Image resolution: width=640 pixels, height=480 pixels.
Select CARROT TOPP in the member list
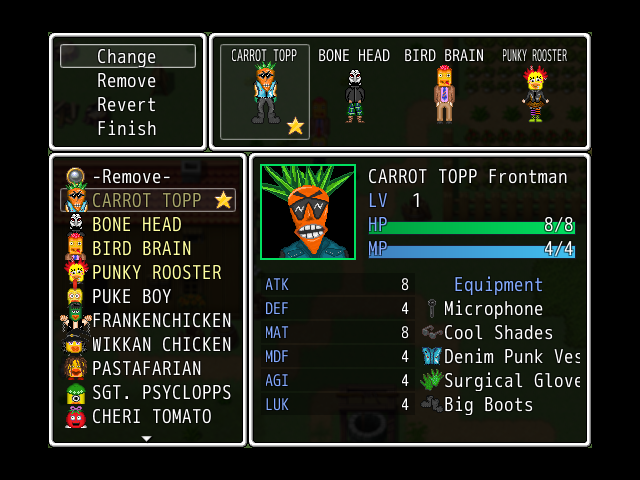(x=147, y=201)
